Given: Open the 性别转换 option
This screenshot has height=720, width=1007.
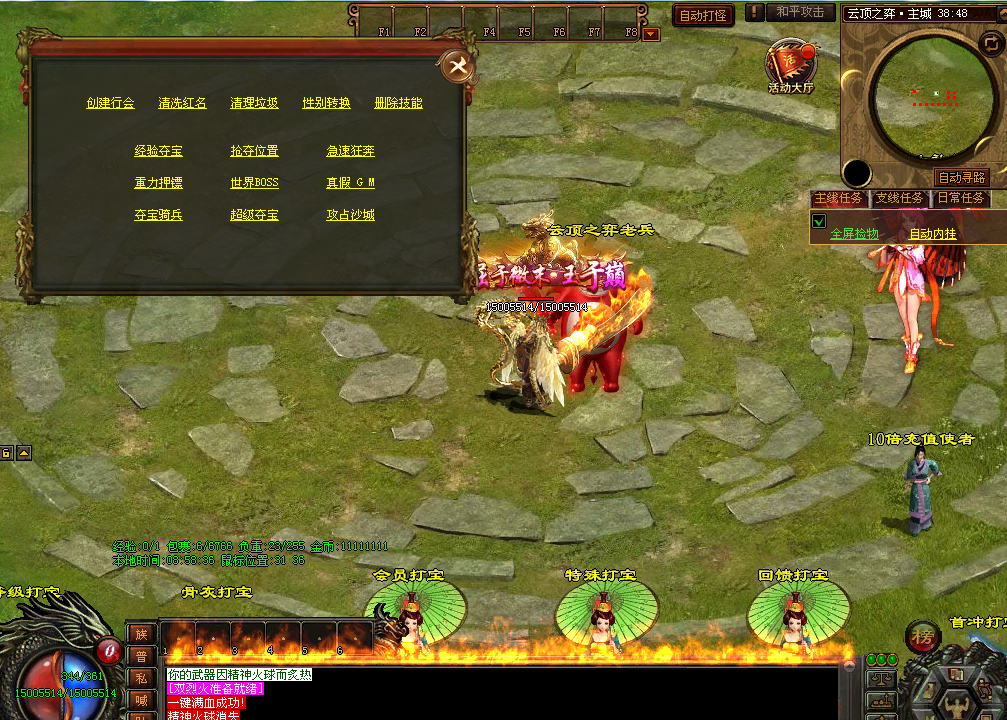Looking at the screenshot, I should pos(326,103).
